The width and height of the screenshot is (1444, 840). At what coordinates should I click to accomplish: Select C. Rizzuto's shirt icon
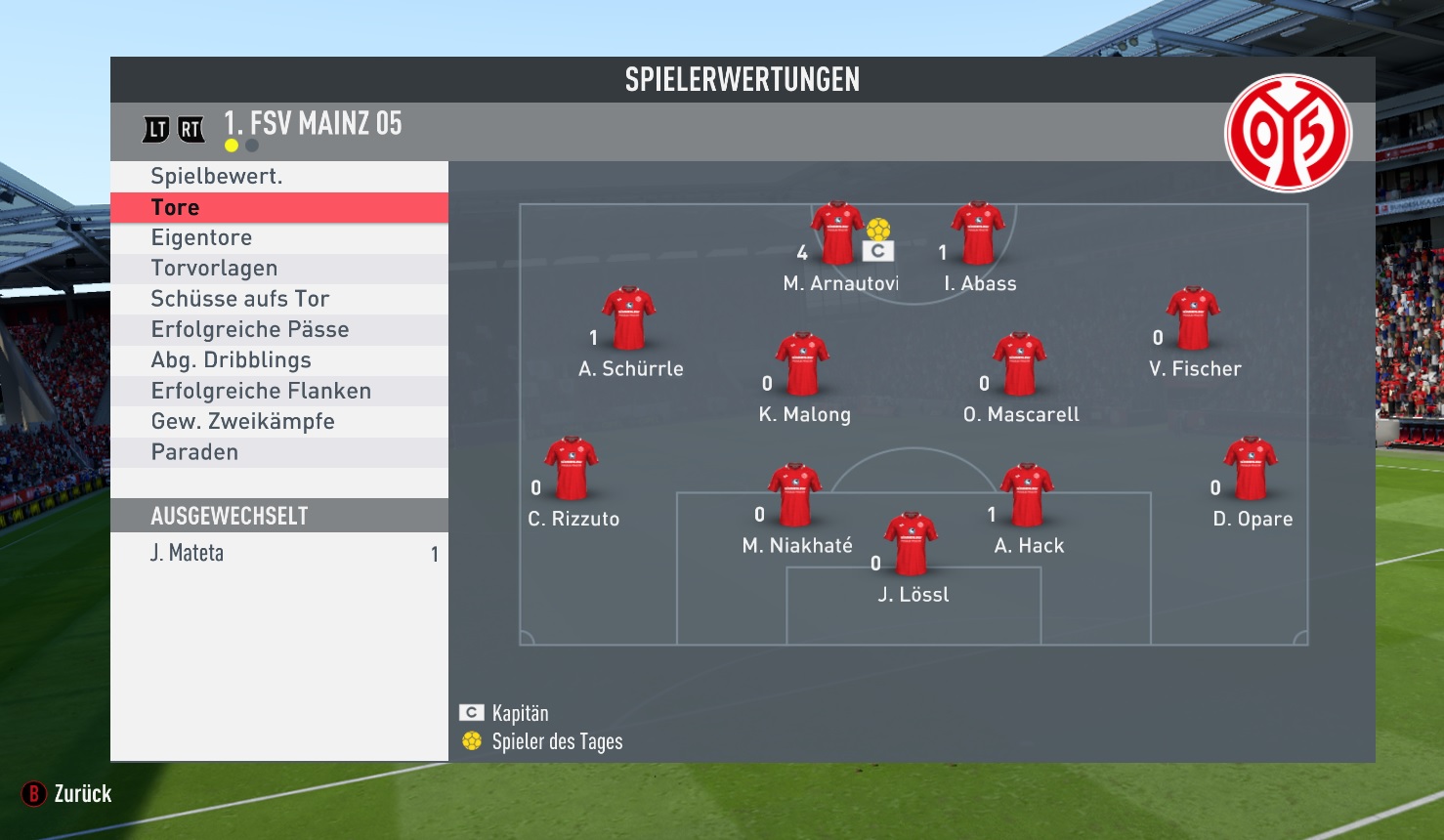click(572, 470)
